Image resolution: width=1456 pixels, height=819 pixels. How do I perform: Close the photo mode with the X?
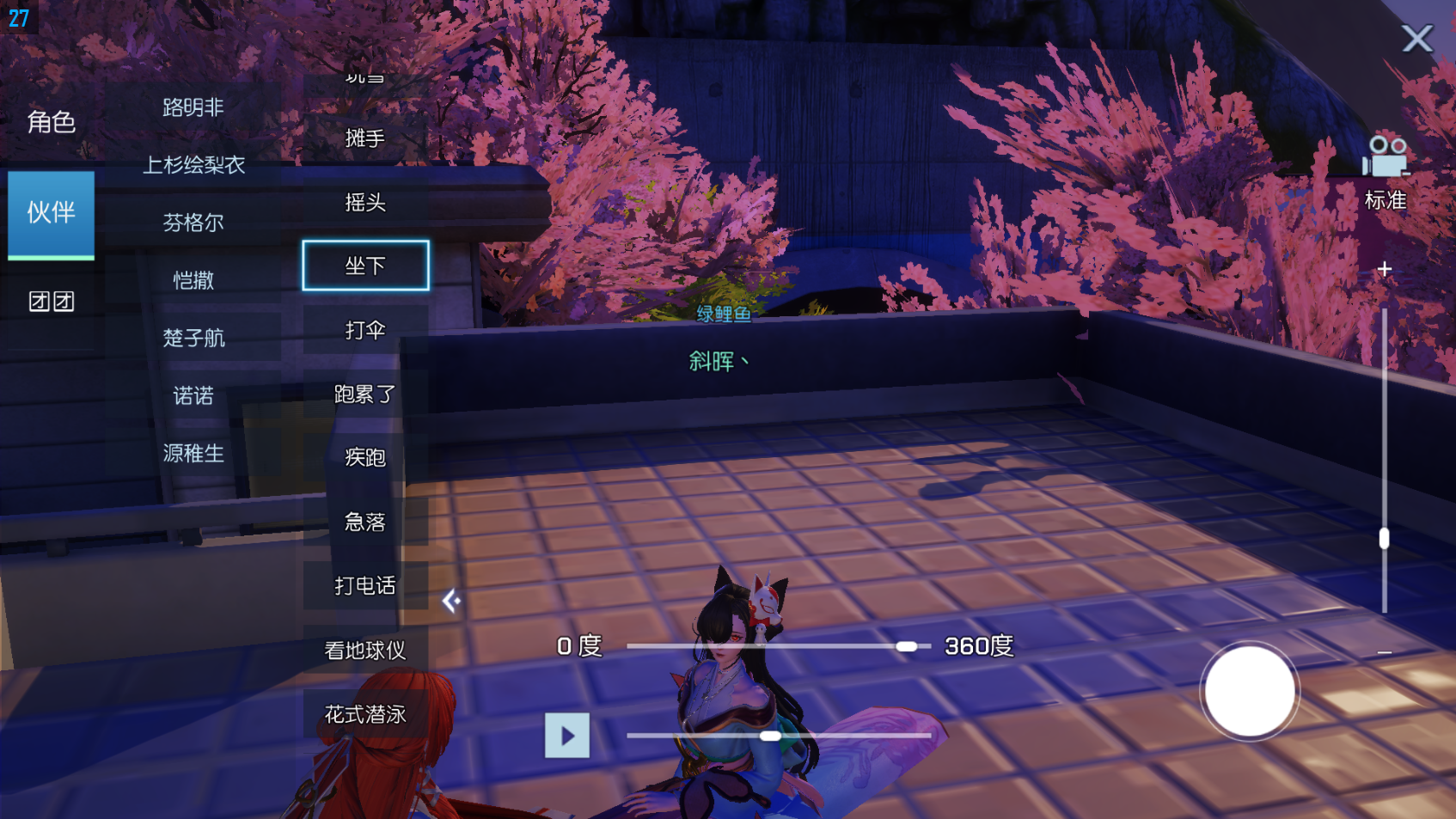[1416, 39]
